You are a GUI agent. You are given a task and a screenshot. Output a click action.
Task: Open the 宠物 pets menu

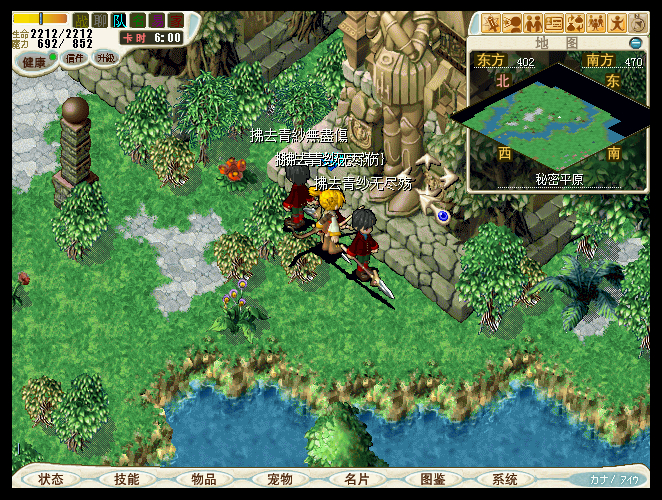(281, 480)
